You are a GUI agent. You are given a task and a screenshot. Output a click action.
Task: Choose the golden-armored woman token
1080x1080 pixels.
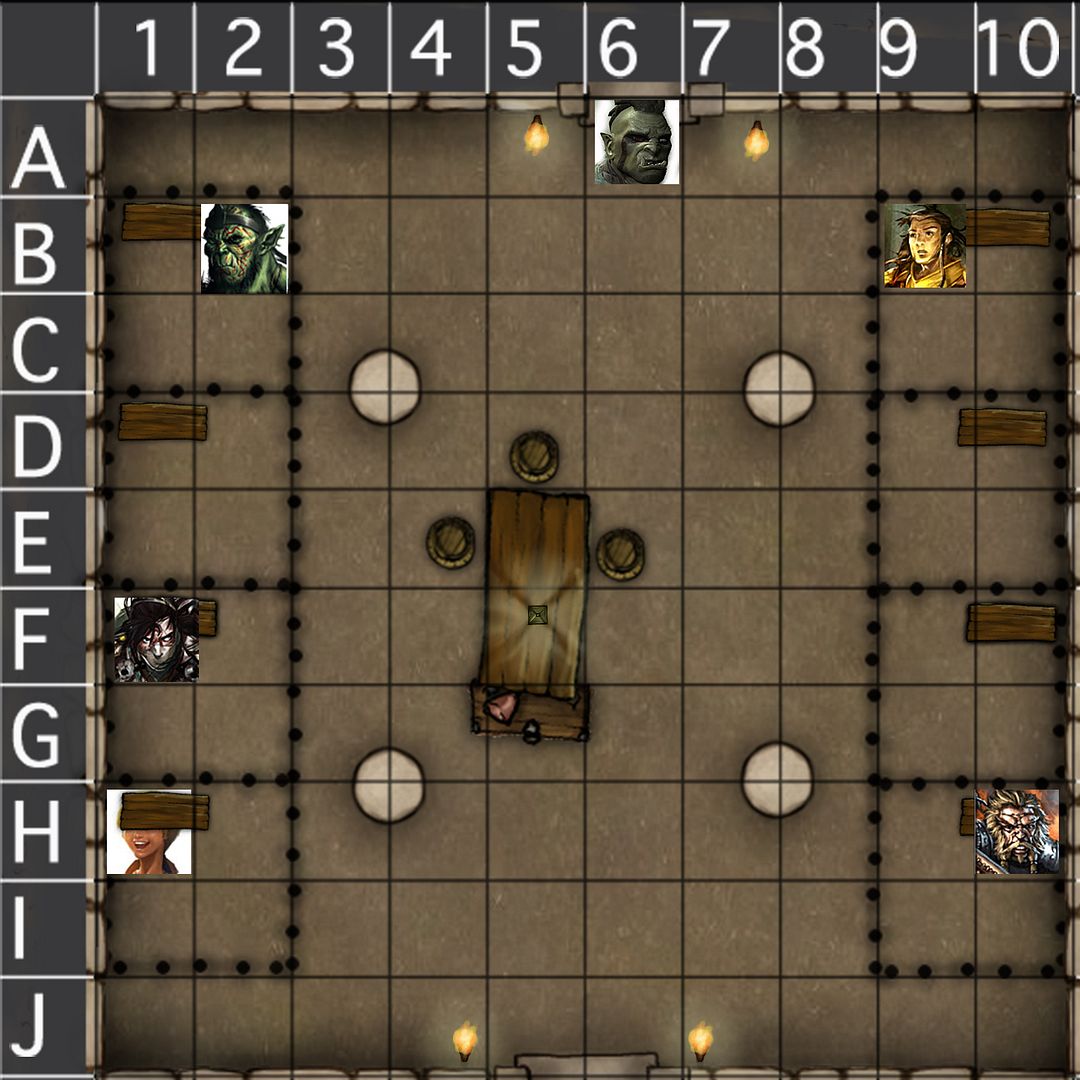925,246
